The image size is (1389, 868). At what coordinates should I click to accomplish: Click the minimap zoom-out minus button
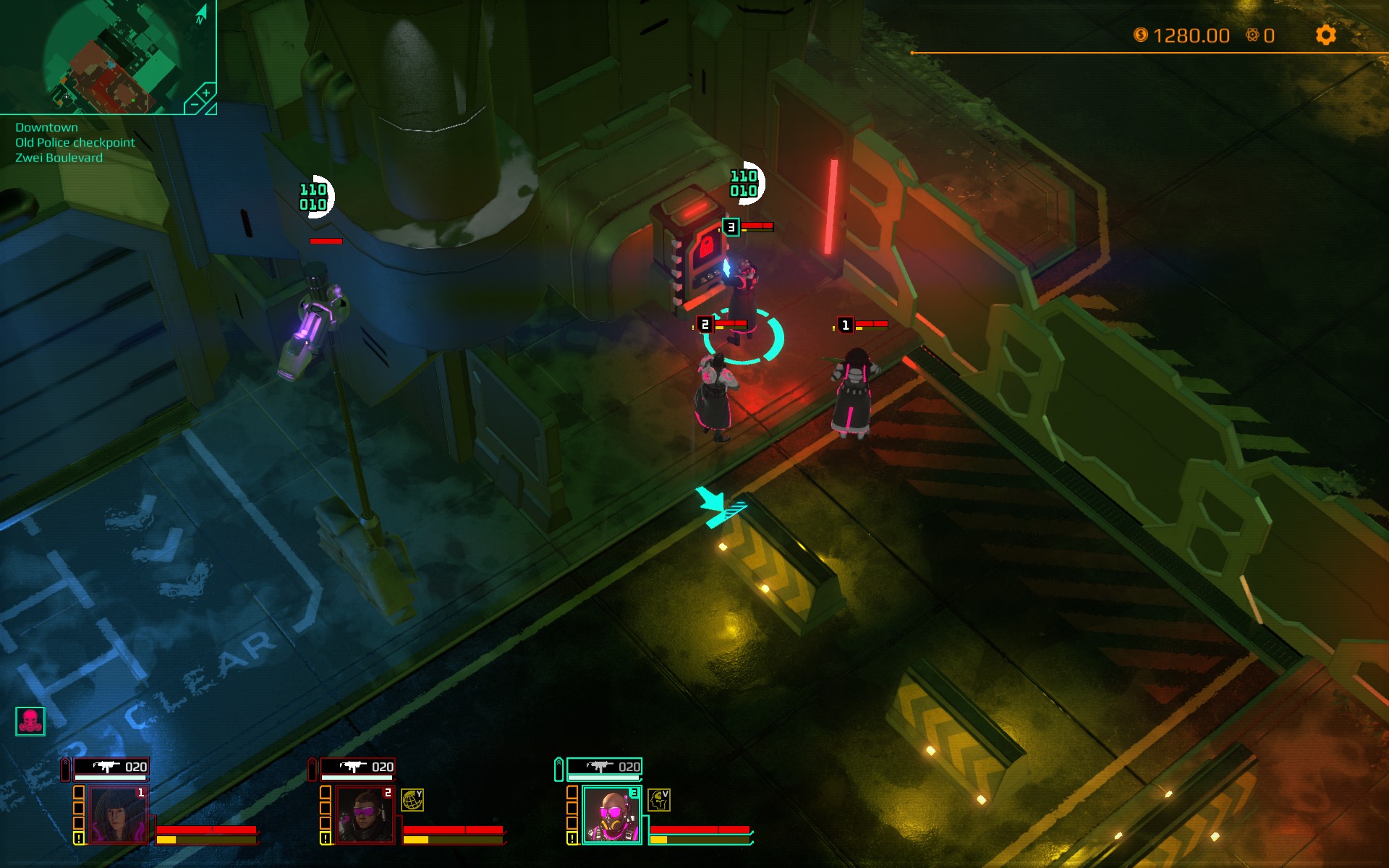tap(193, 105)
